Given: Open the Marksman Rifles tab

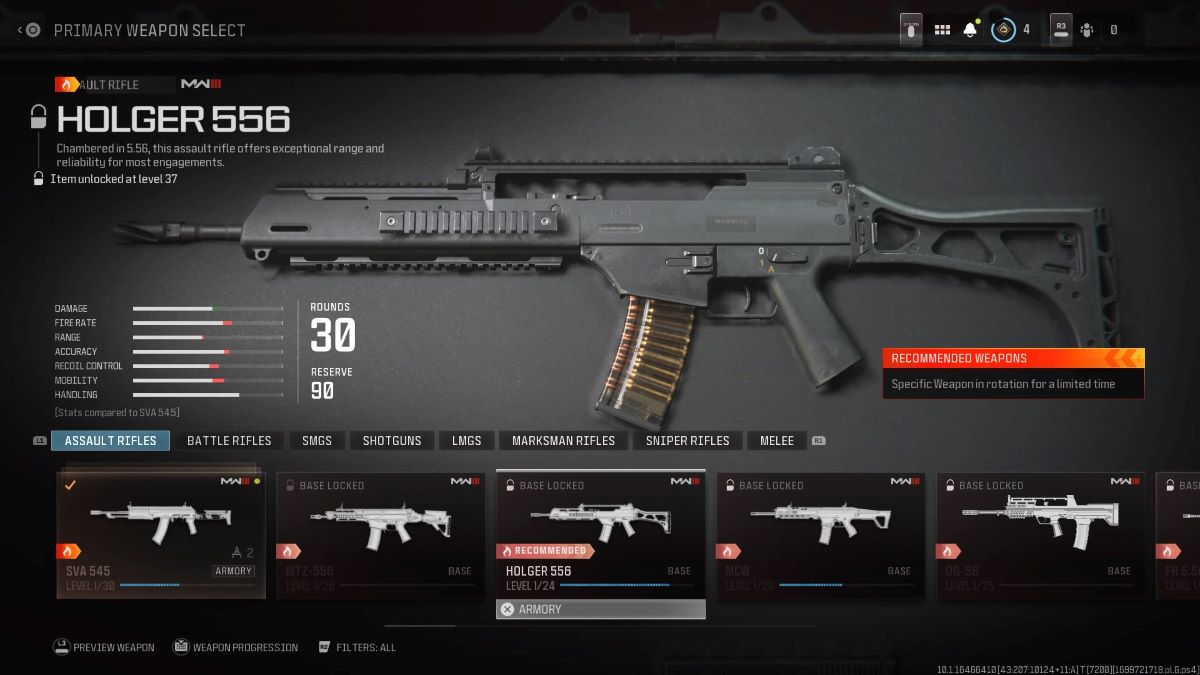Looking at the screenshot, I should tap(563, 440).
